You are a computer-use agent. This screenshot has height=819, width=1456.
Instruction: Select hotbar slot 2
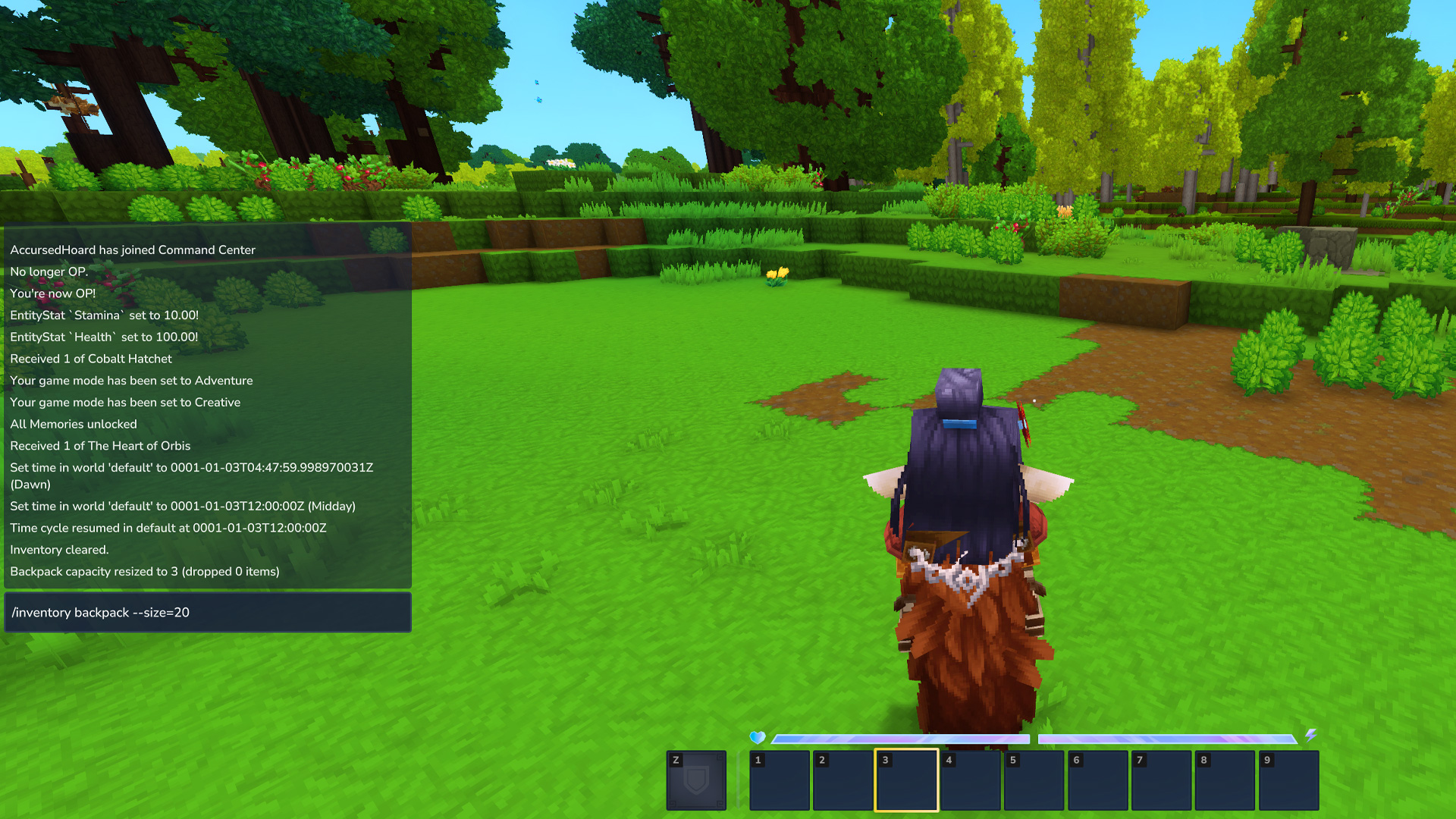843,780
